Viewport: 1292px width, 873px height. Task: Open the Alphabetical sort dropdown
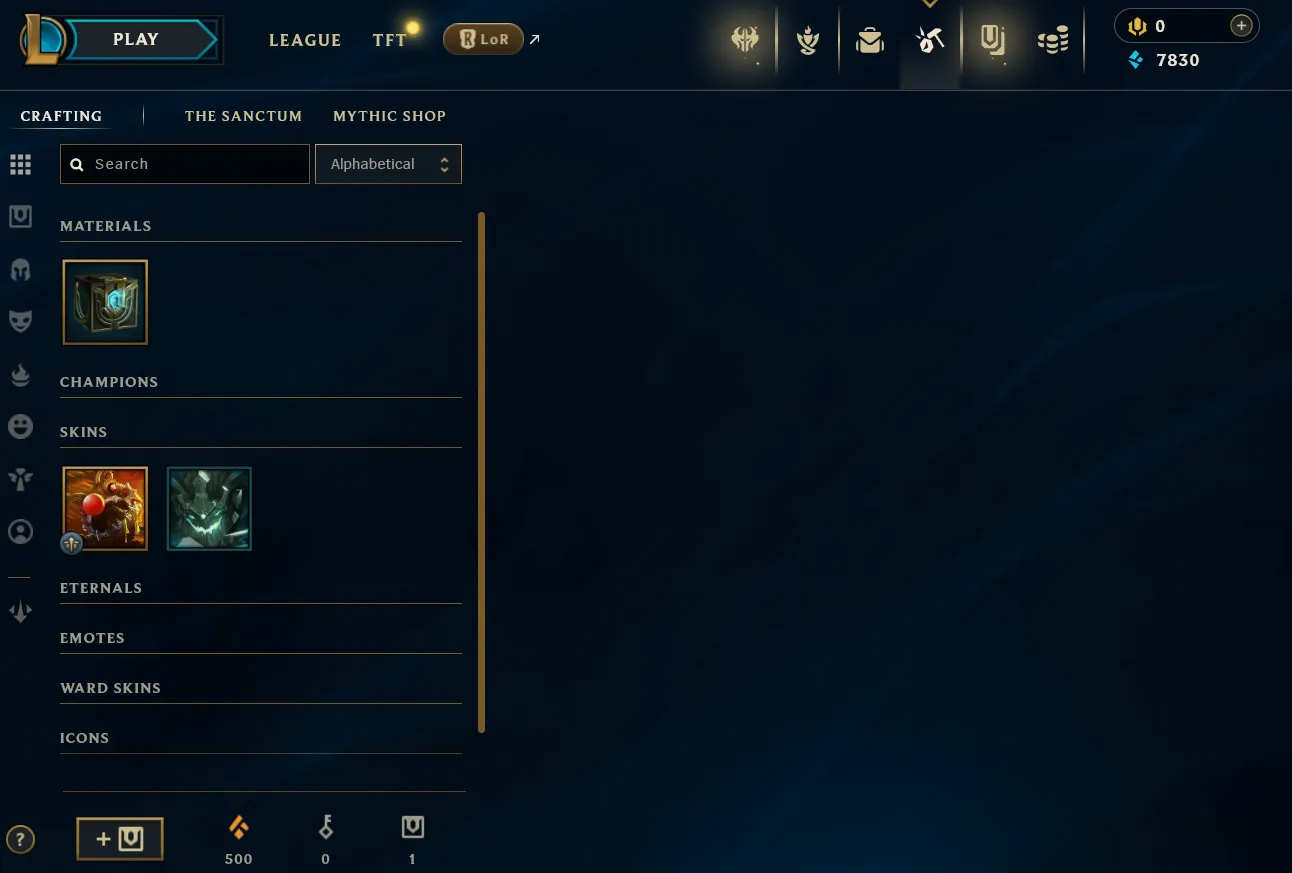click(x=388, y=164)
